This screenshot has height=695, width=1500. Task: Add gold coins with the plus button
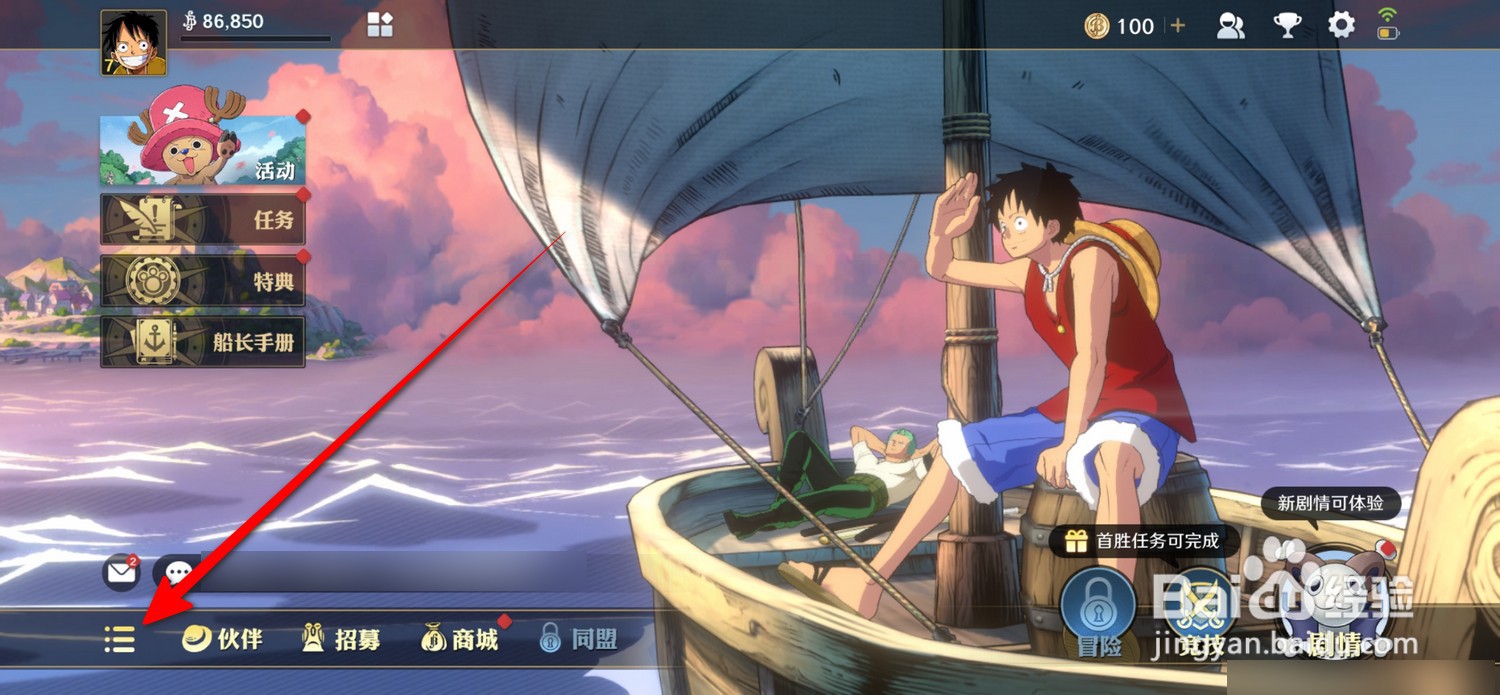point(1178,26)
